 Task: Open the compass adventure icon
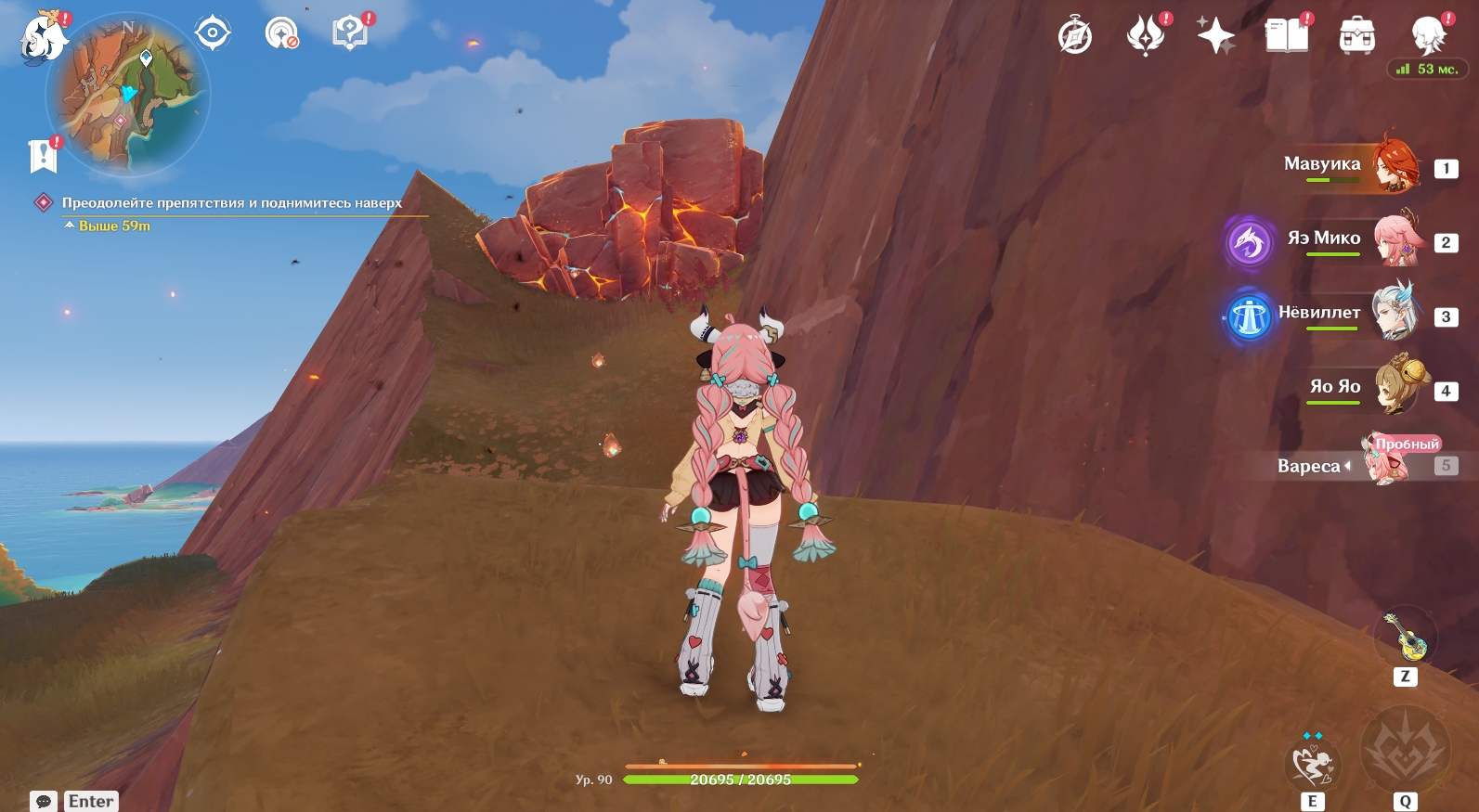1075,37
